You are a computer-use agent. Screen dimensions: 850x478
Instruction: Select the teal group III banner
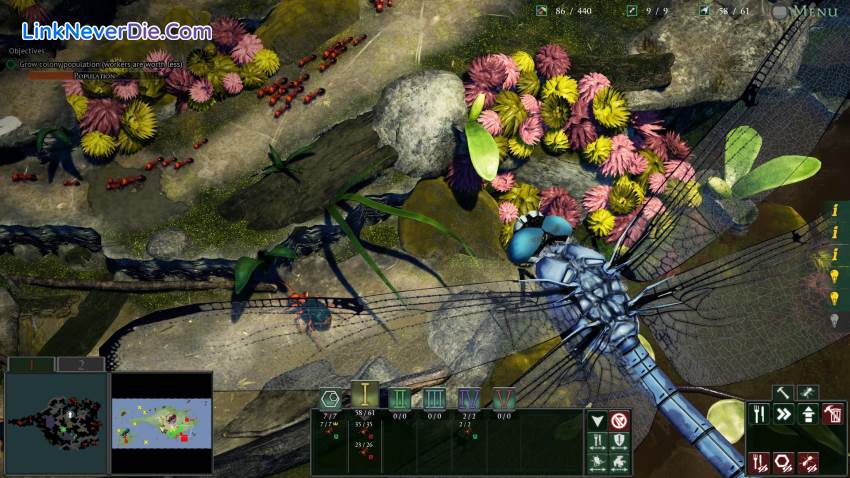coord(434,397)
